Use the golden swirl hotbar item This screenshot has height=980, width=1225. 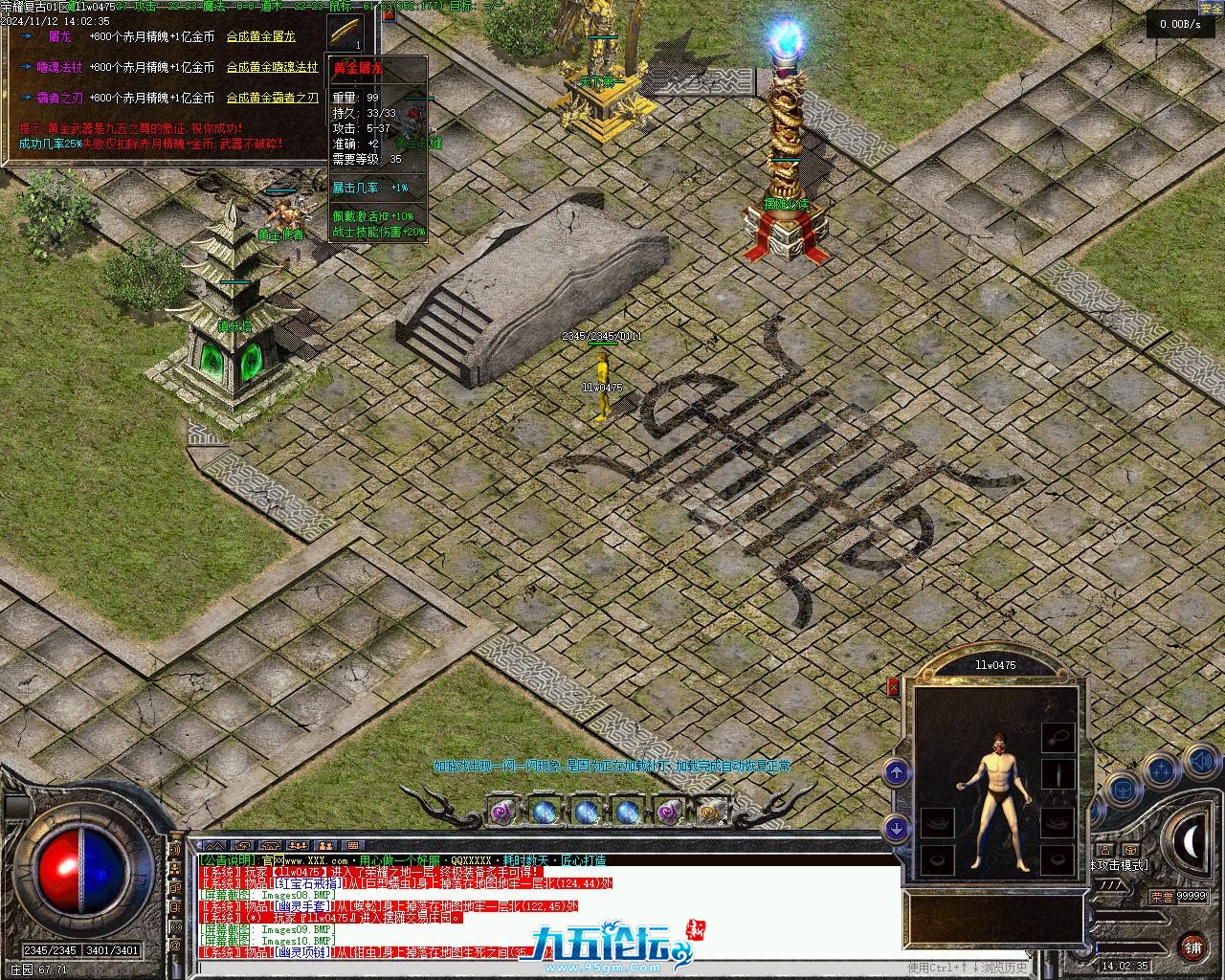[x=708, y=813]
